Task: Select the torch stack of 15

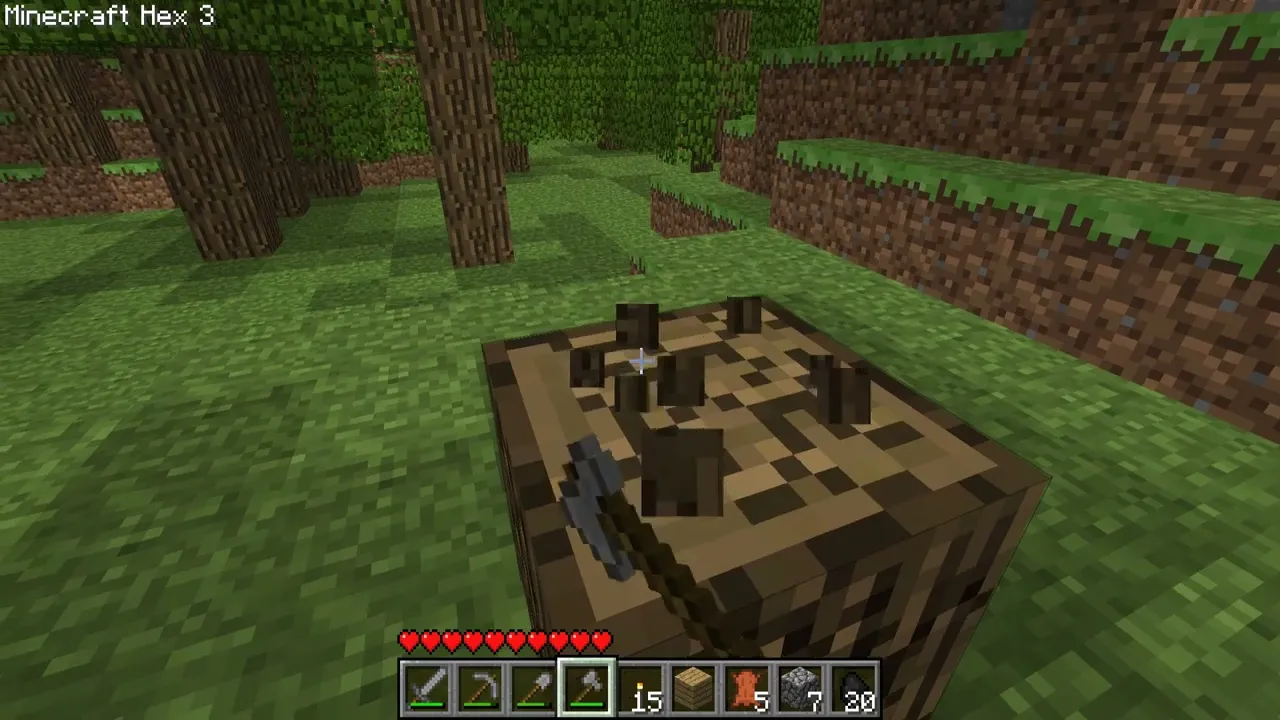Action: [640, 688]
